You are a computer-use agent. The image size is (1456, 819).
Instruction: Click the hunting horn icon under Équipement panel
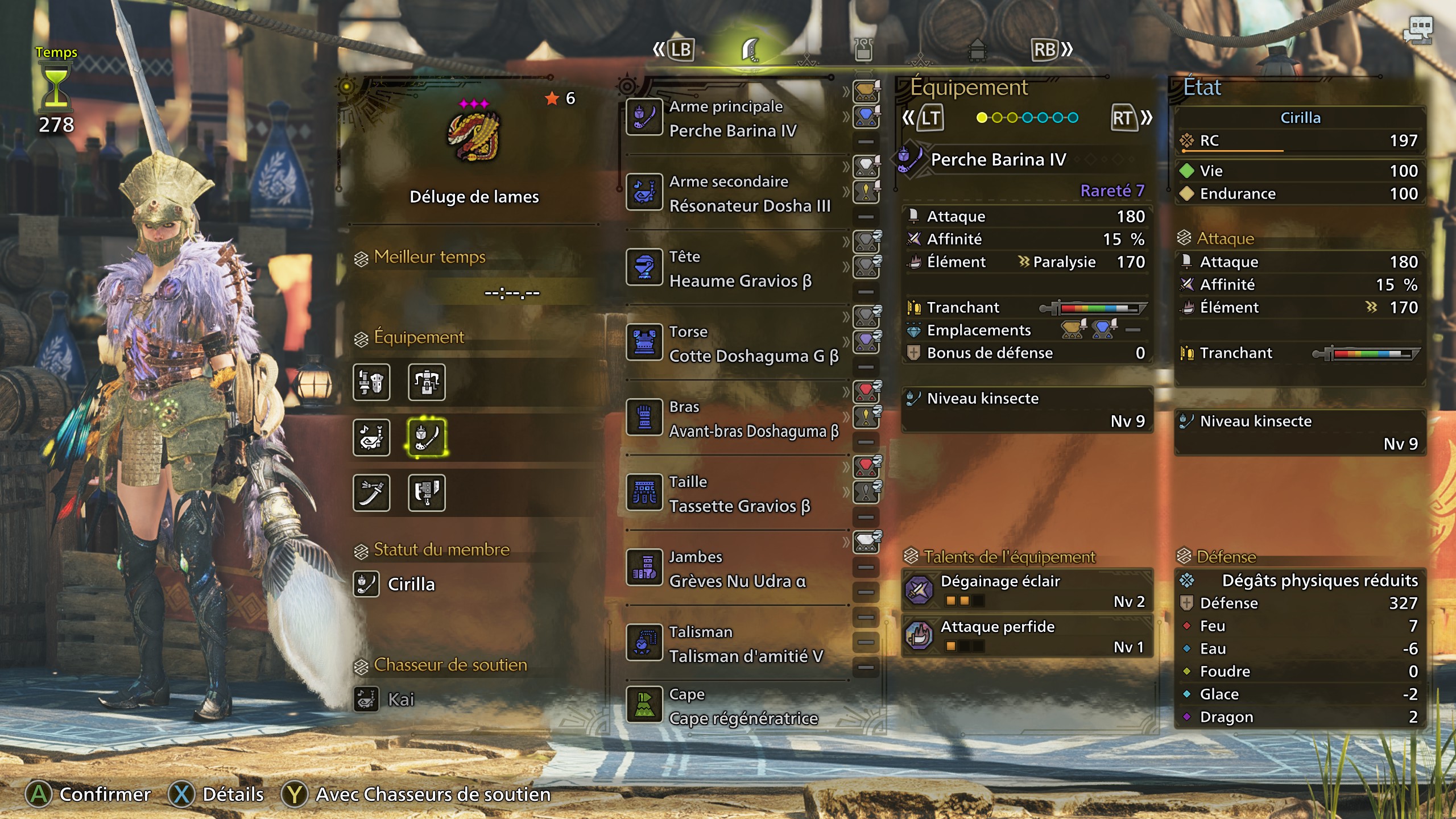(x=372, y=438)
